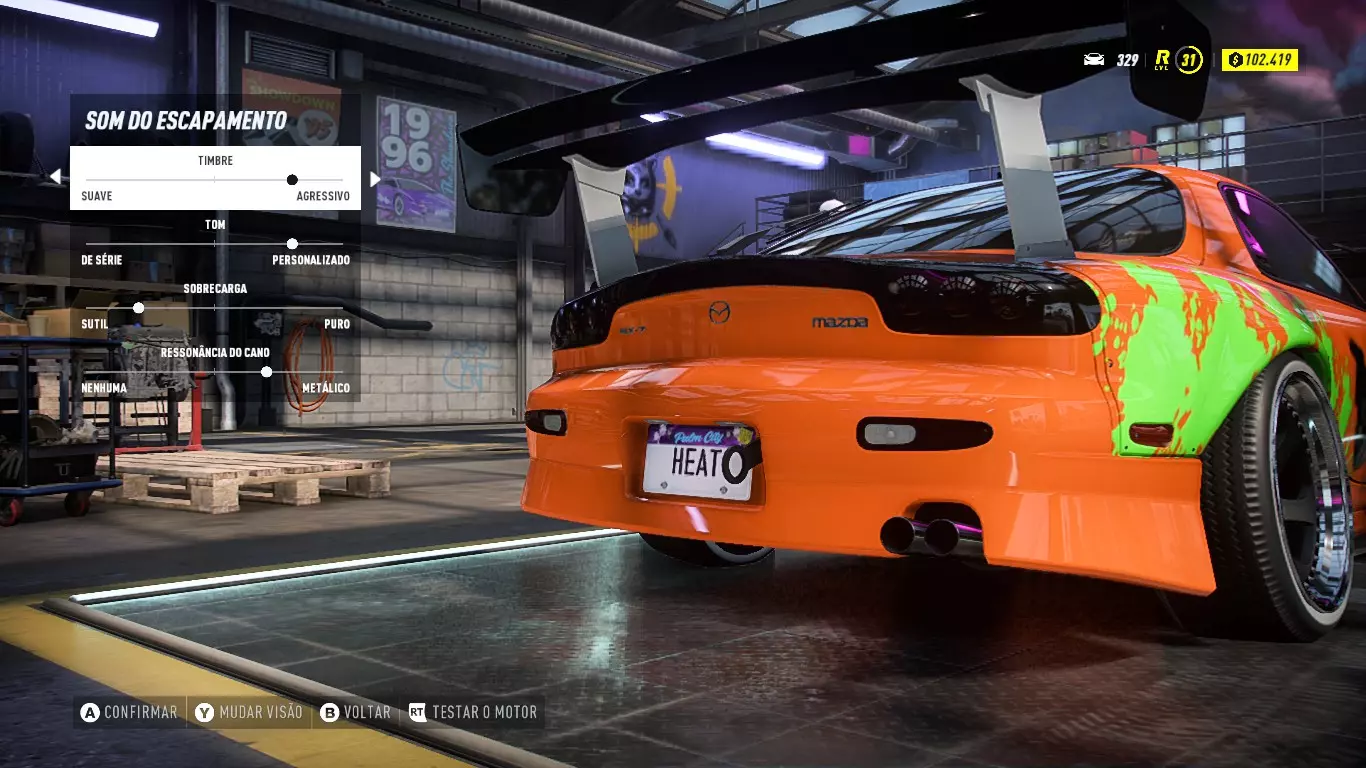
Task: Choose Mudar Visão to change view
Action: point(249,712)
